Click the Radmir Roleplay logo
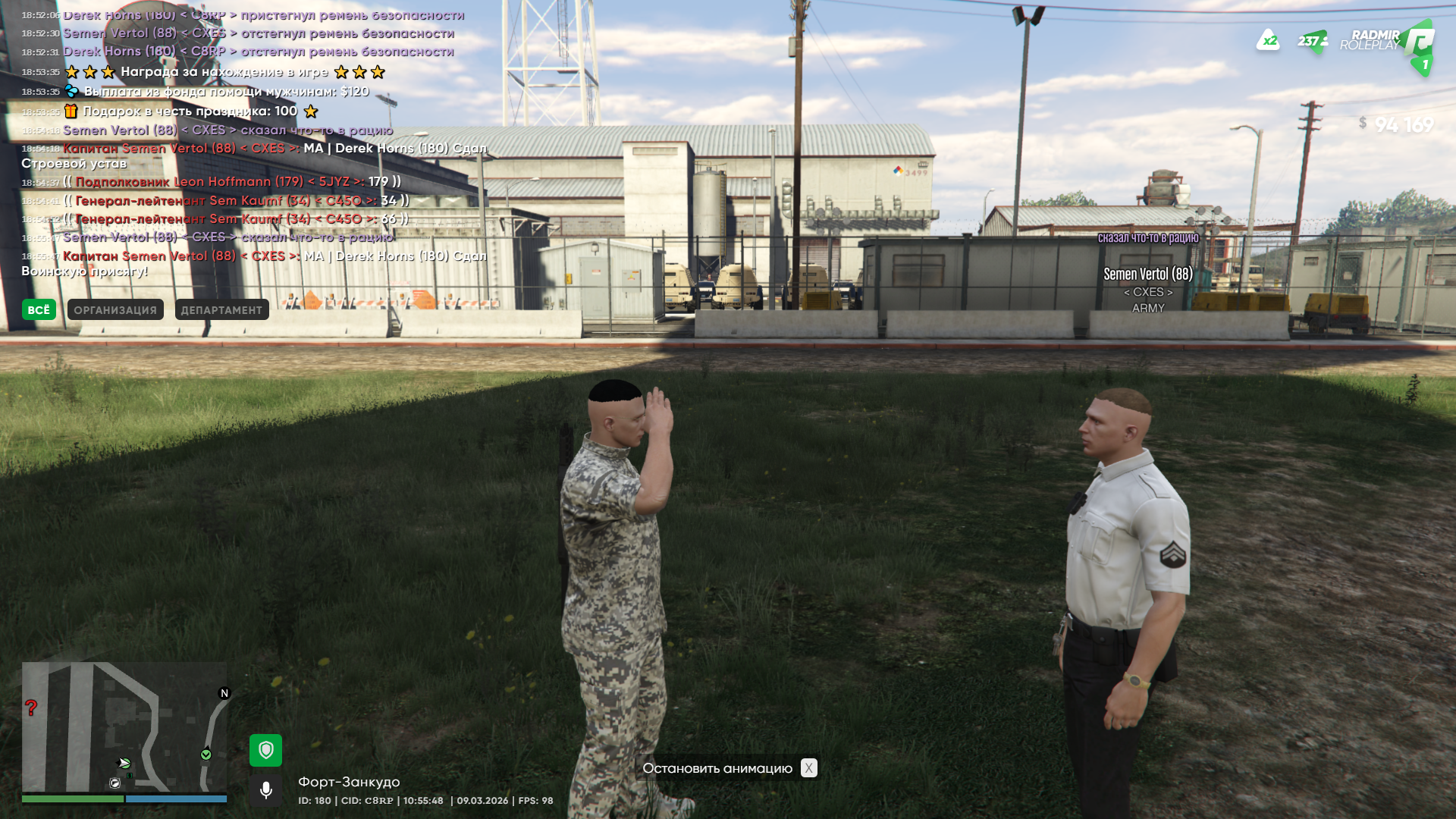This screenshot has height=819, width=1456. [1387, 42]
